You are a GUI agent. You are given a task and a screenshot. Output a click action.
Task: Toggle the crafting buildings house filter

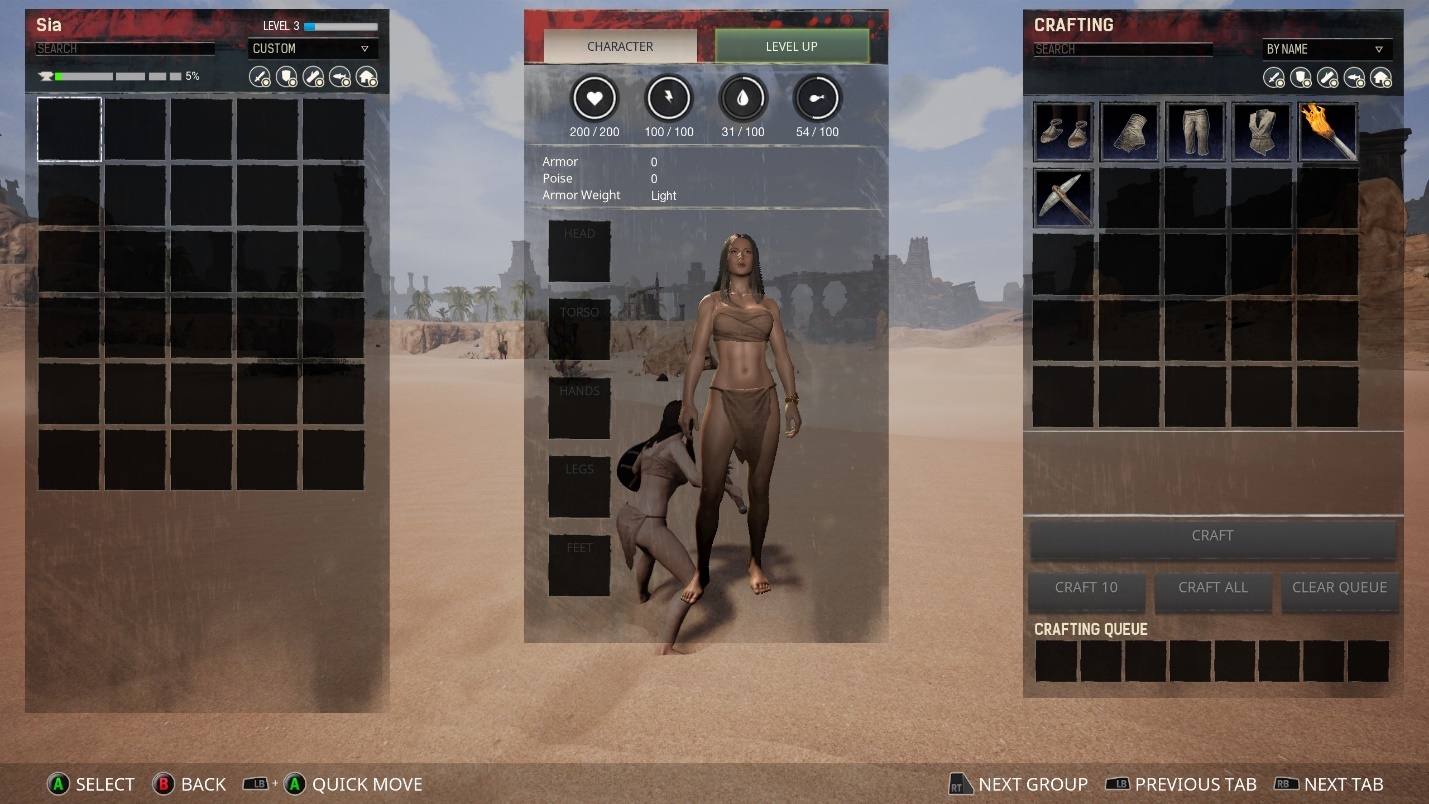[x=1381, y=78]
